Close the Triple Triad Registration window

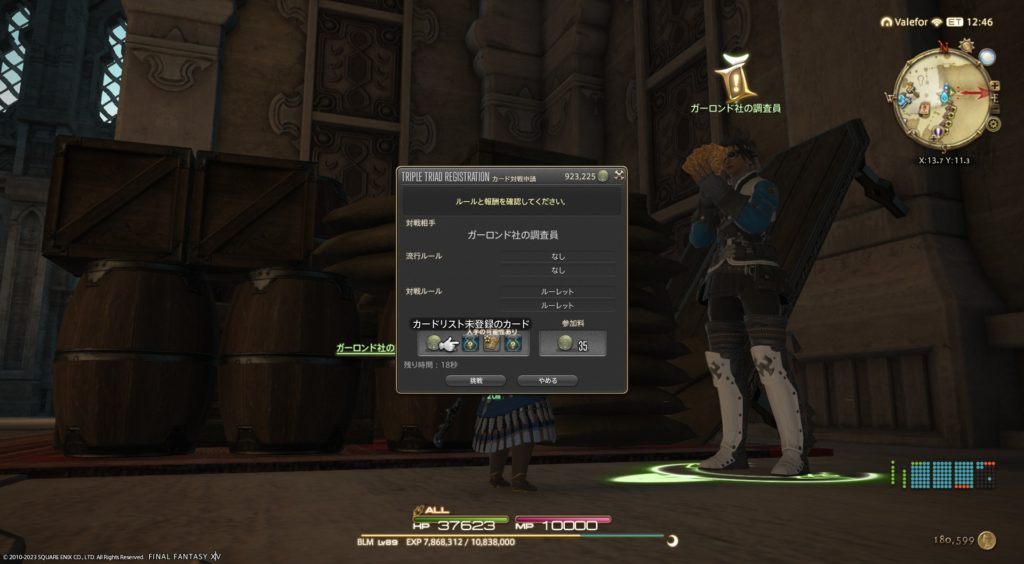(x=619, y=176)
